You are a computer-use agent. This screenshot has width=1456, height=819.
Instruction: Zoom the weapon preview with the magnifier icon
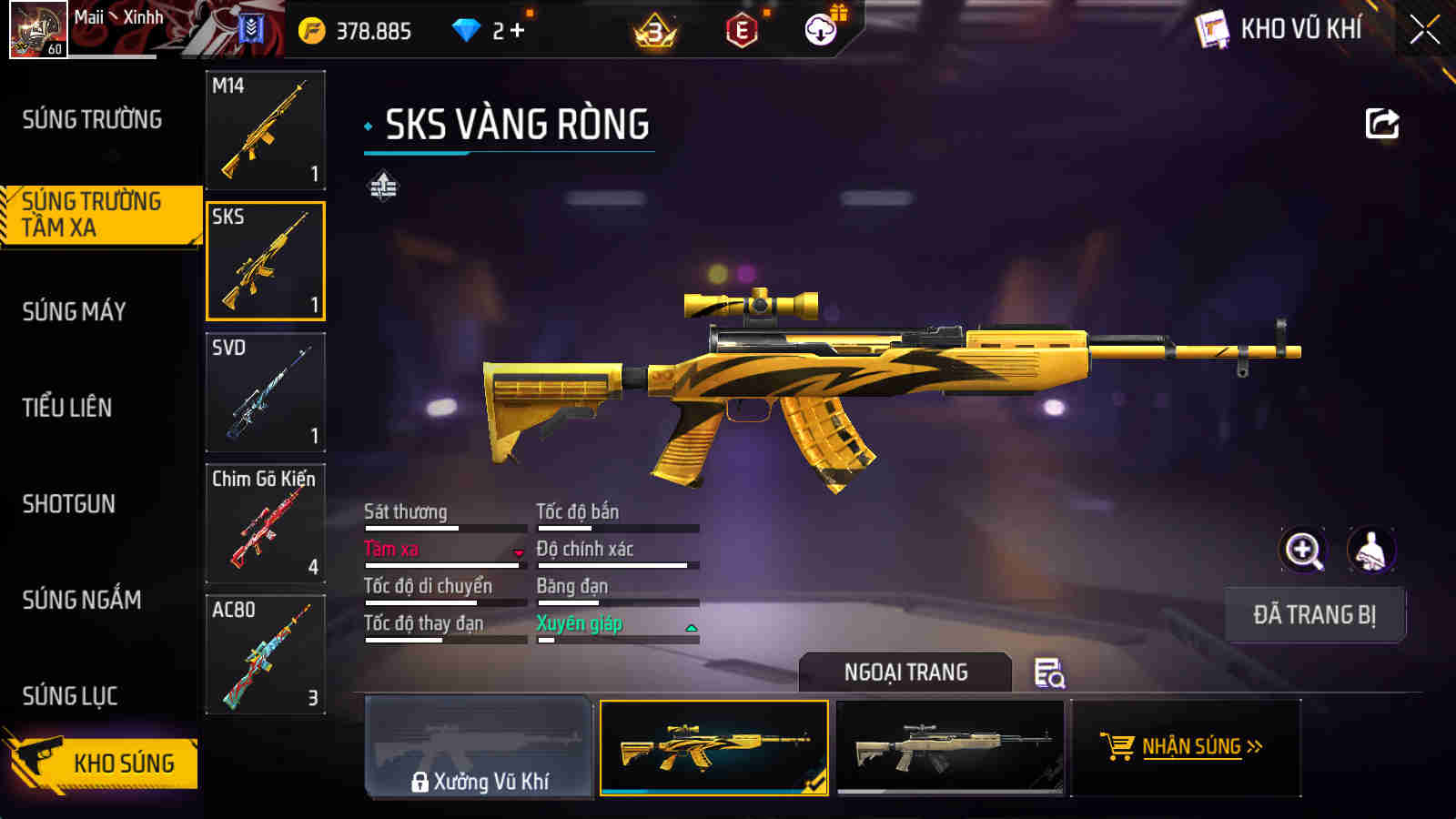pos(1303,551)
